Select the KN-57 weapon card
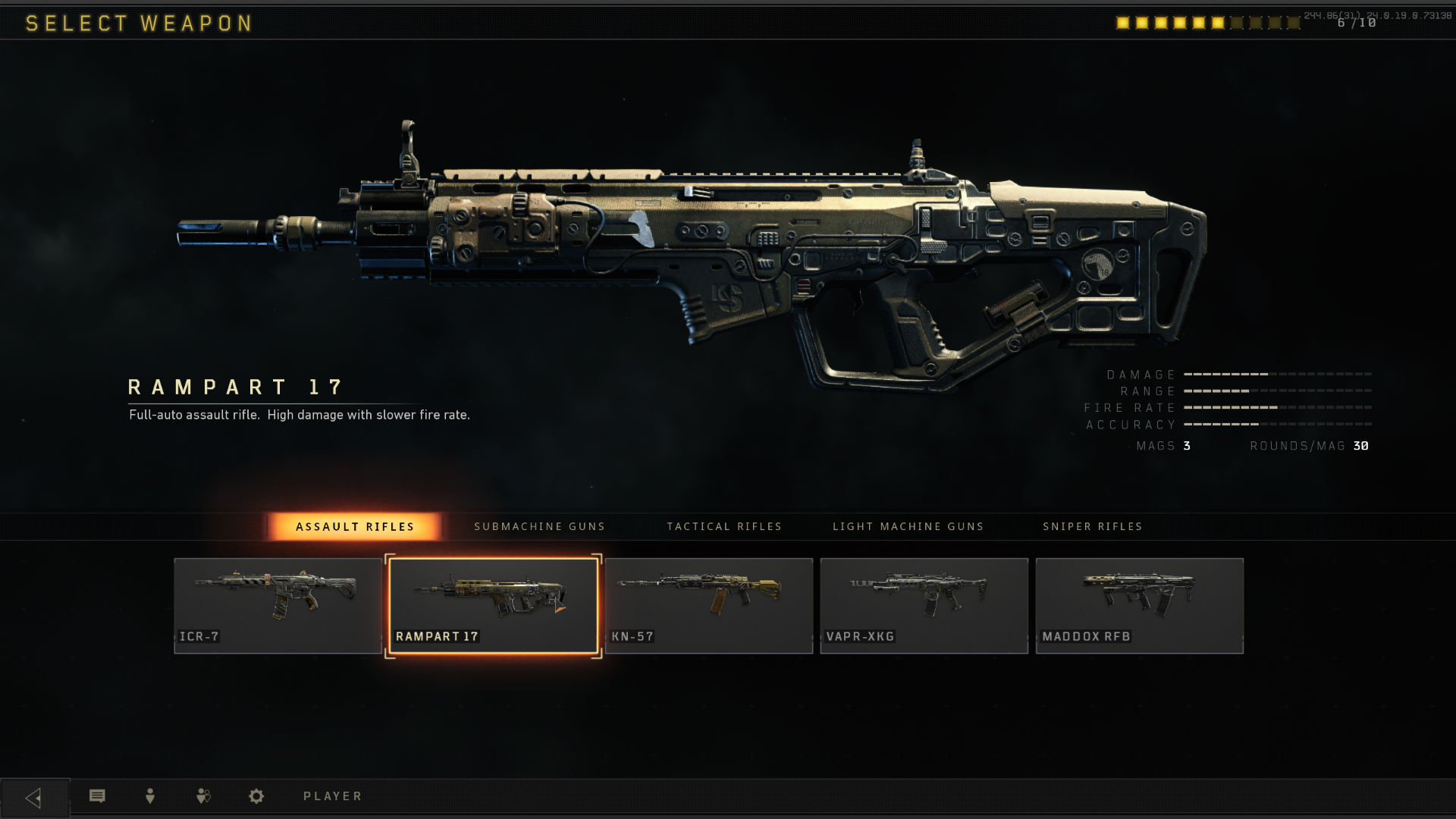The image size is (1456, 819). [708, 604]
